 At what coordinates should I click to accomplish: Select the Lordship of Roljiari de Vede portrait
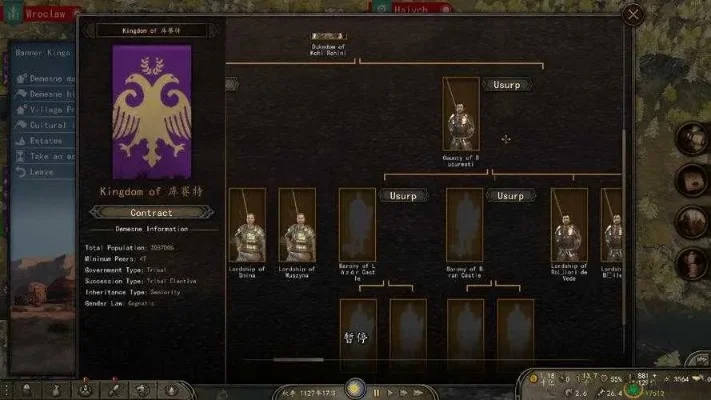pyautogui.click(x=569, y=225)
